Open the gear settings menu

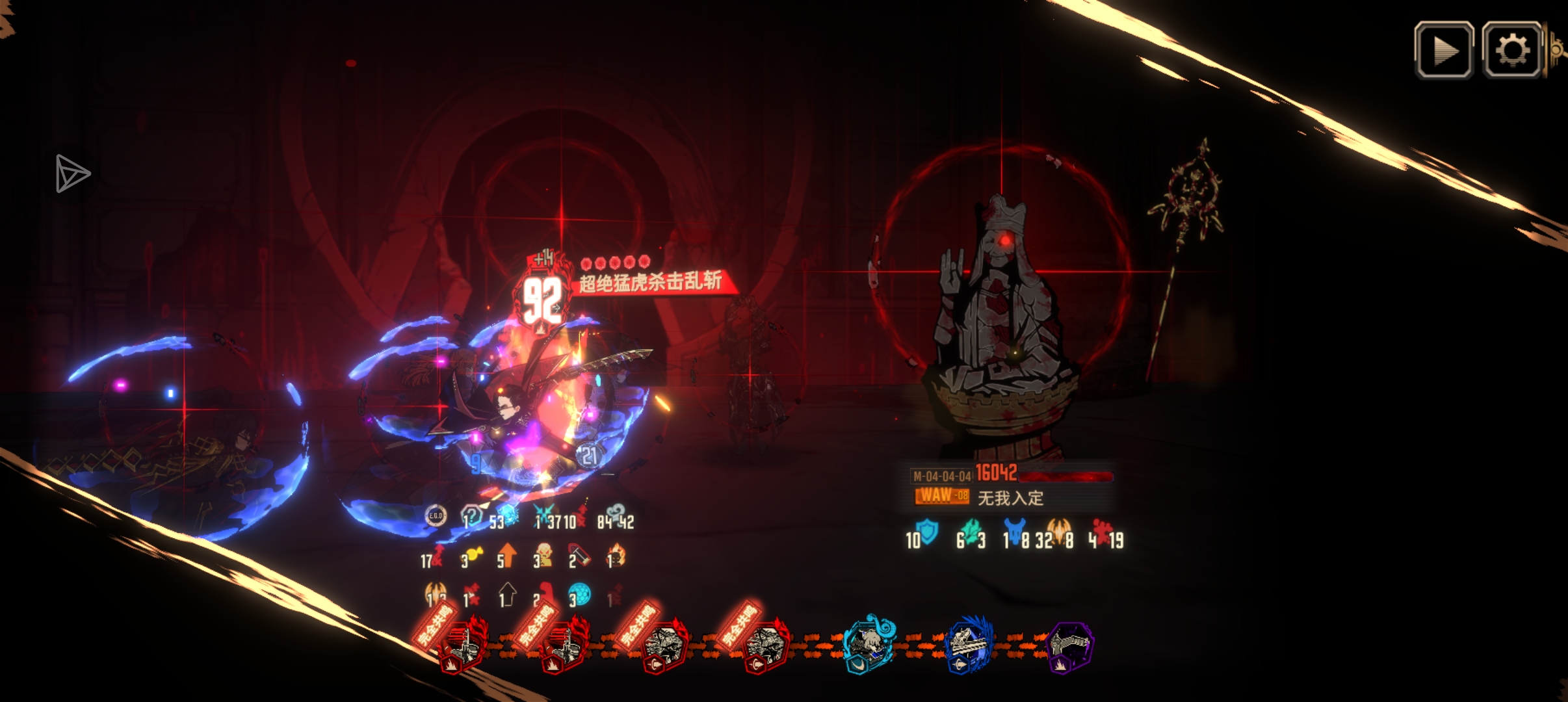(x=1511, y=51)
